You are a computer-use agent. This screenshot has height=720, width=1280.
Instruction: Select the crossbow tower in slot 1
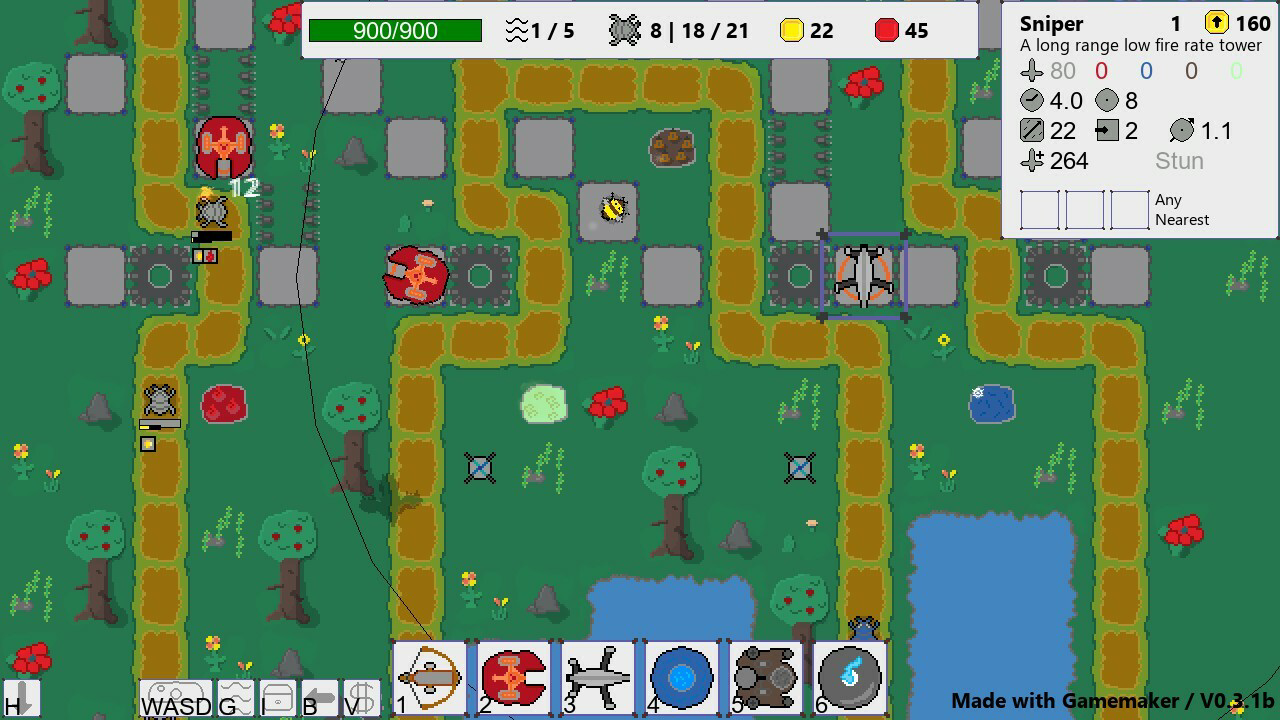coord(430,678)
